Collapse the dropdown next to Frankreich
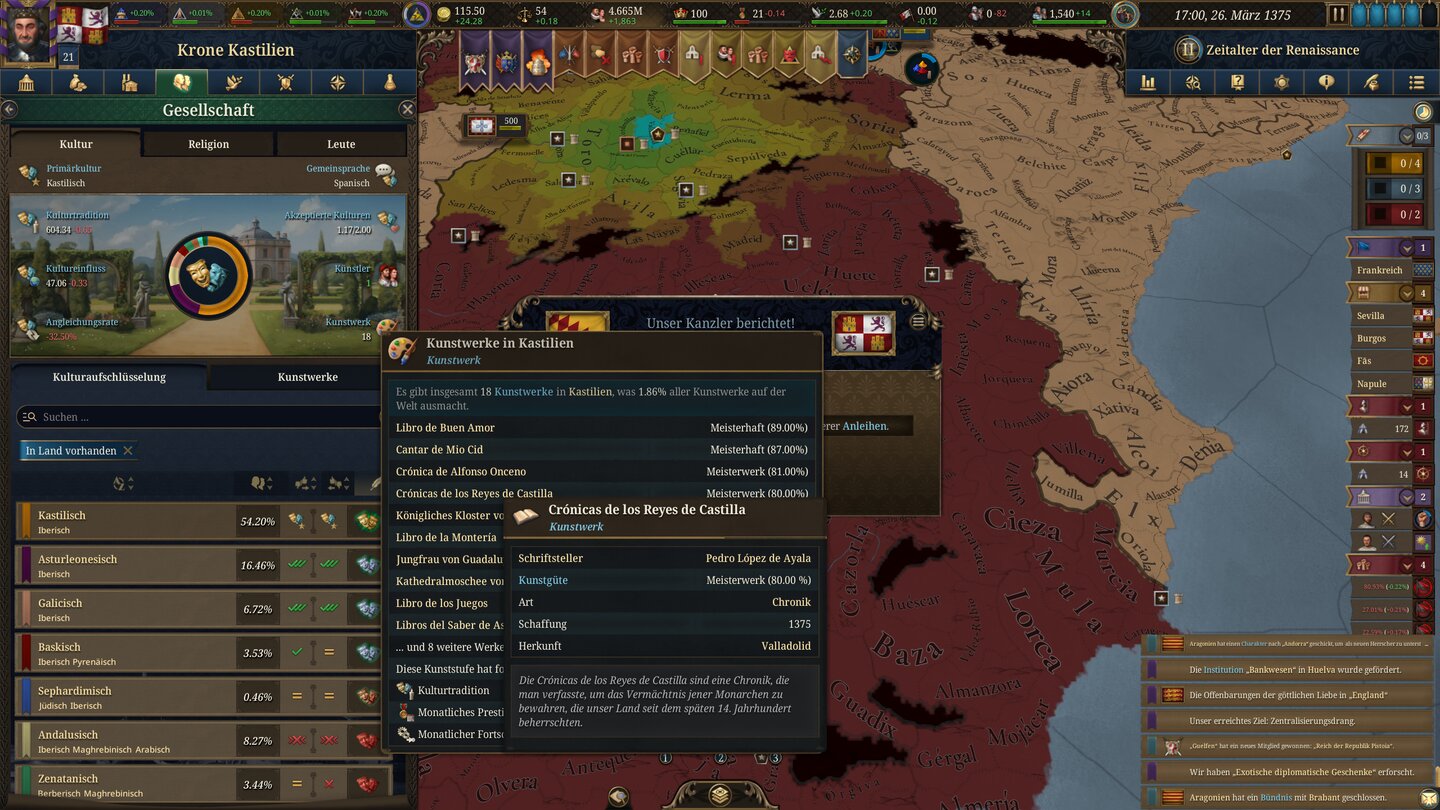 1405,247
